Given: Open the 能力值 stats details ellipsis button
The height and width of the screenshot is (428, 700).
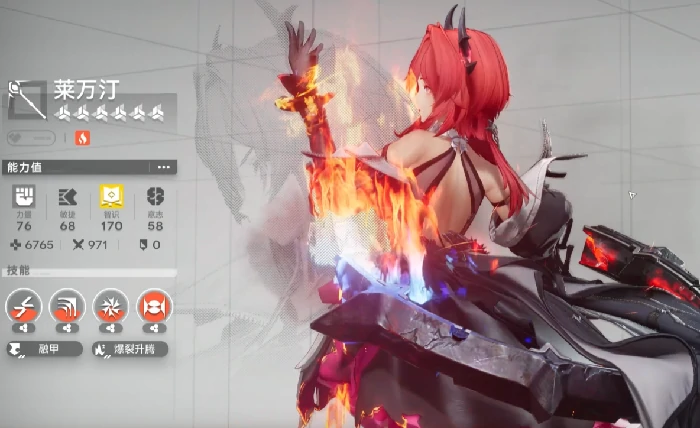Looking at the screenshot, I should (164, 167).
